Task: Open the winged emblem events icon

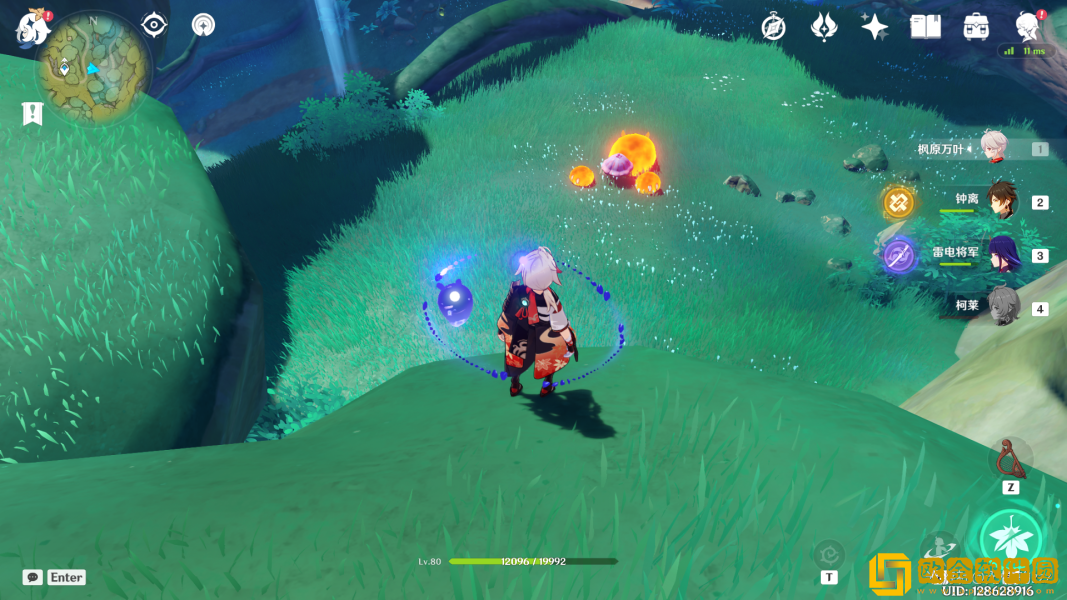Action: [x=824, y=27]
